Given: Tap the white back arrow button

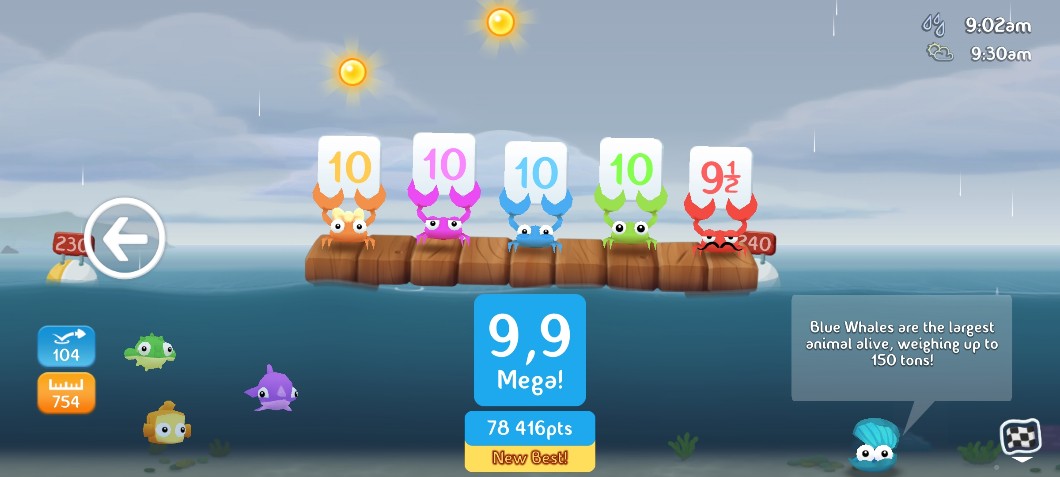Looking at the screenshot, I should tap(125, 238).
